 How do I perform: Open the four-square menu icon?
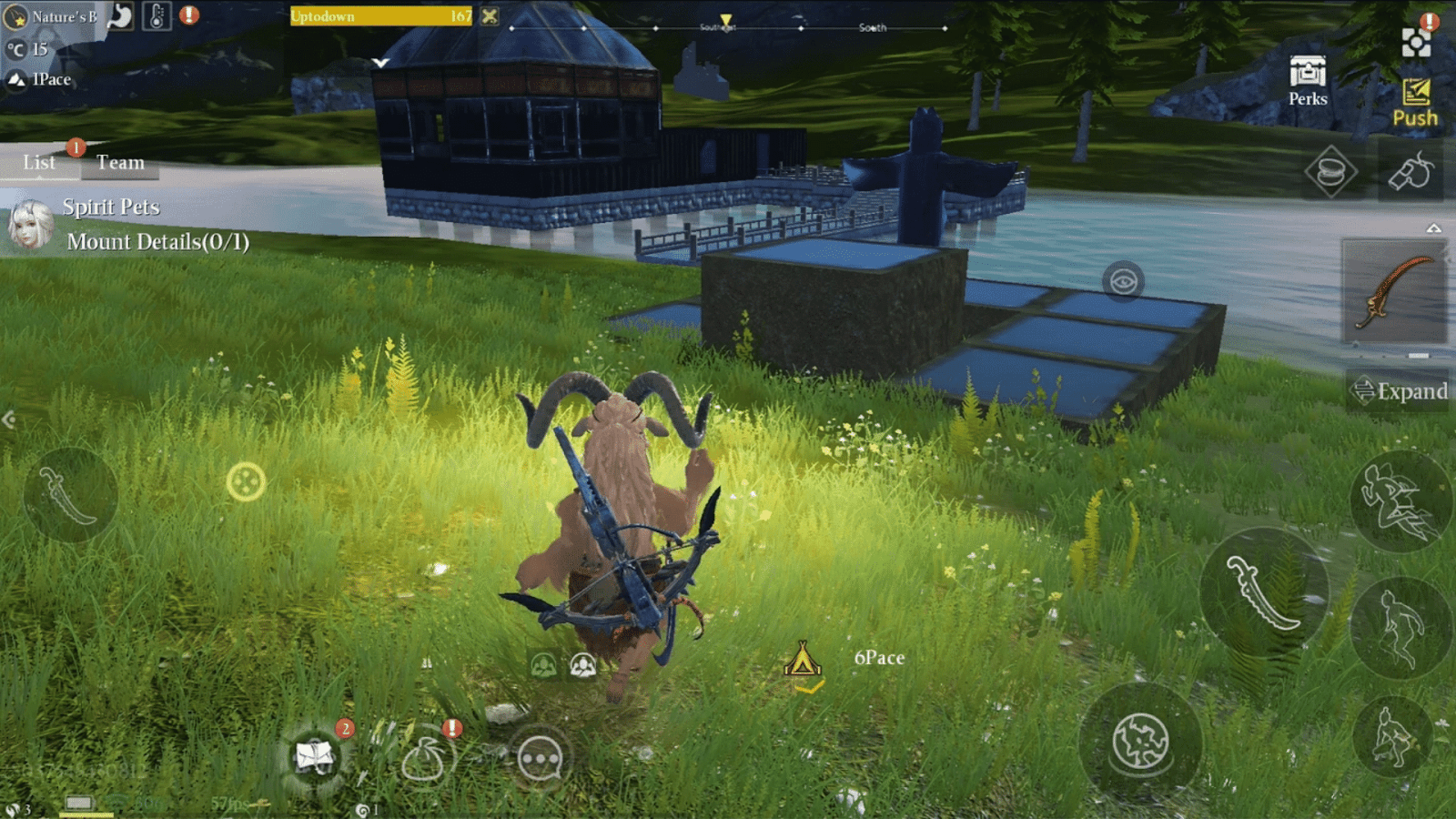point(1415,42)
